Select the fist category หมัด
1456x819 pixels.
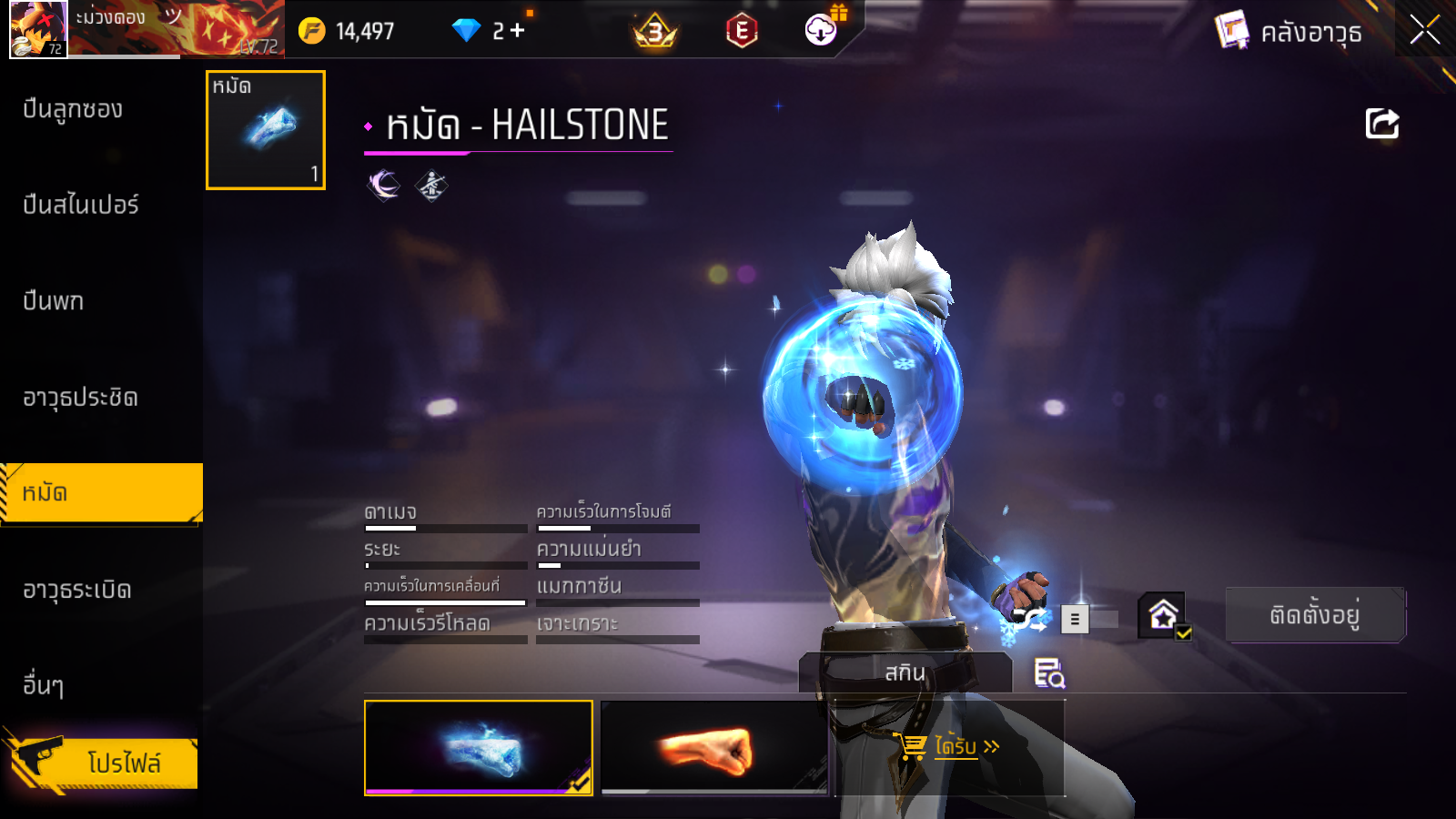[100, 493]
